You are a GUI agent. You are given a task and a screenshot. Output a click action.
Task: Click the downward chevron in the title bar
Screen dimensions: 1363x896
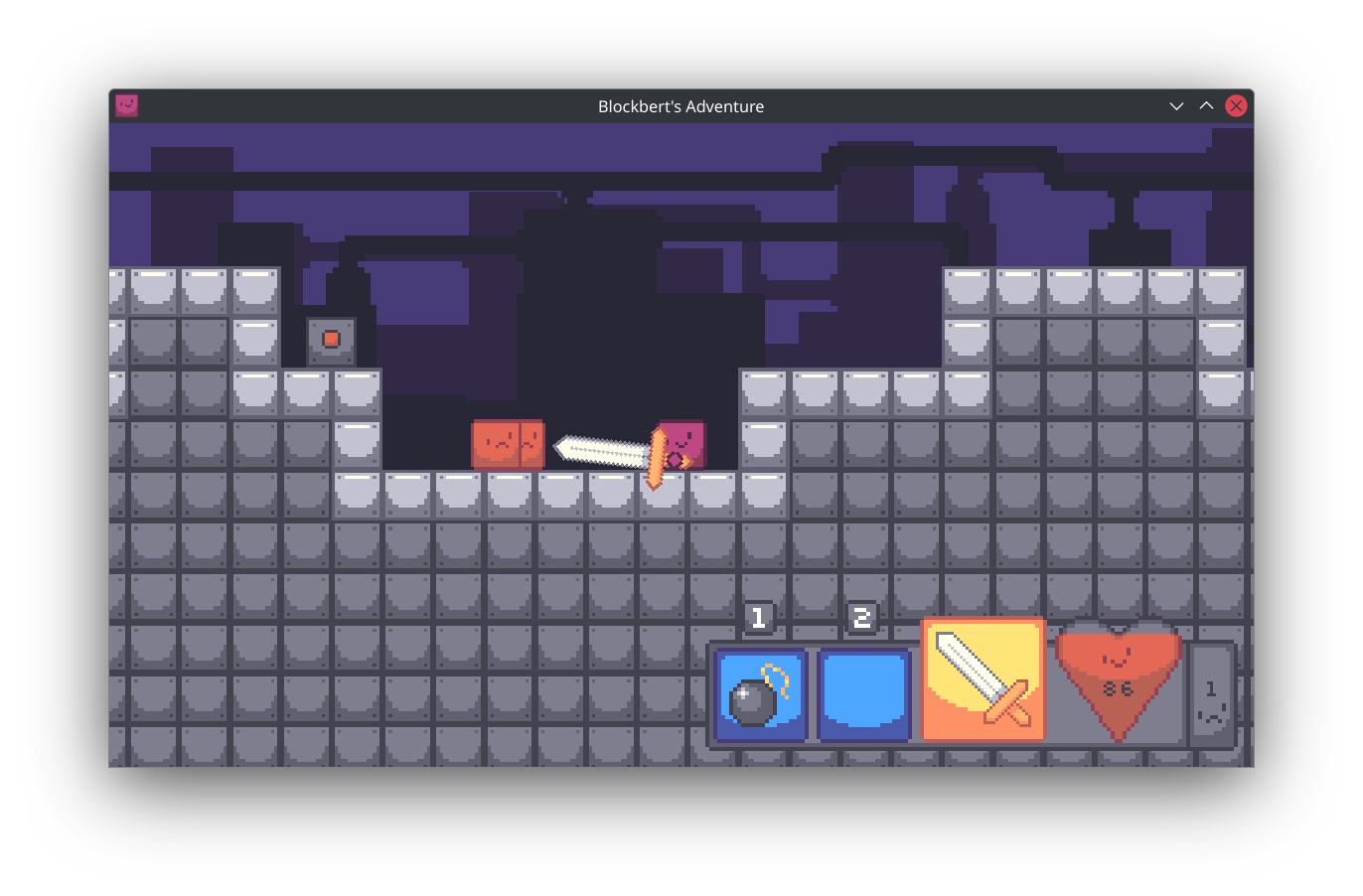pos(1176,105)
